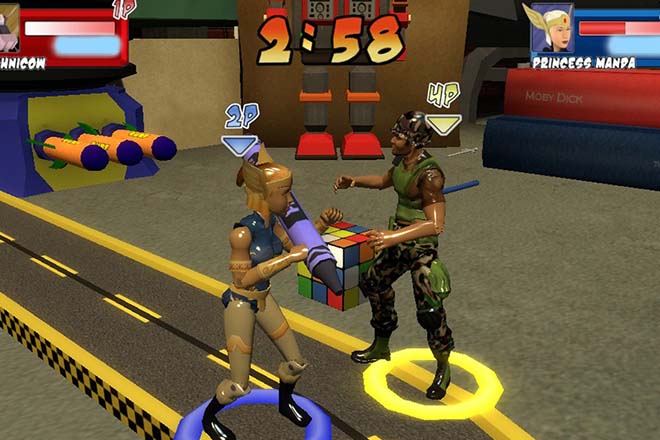Click Princess Manda's character portrait
660x440 pixels.
tap(551, 27)
